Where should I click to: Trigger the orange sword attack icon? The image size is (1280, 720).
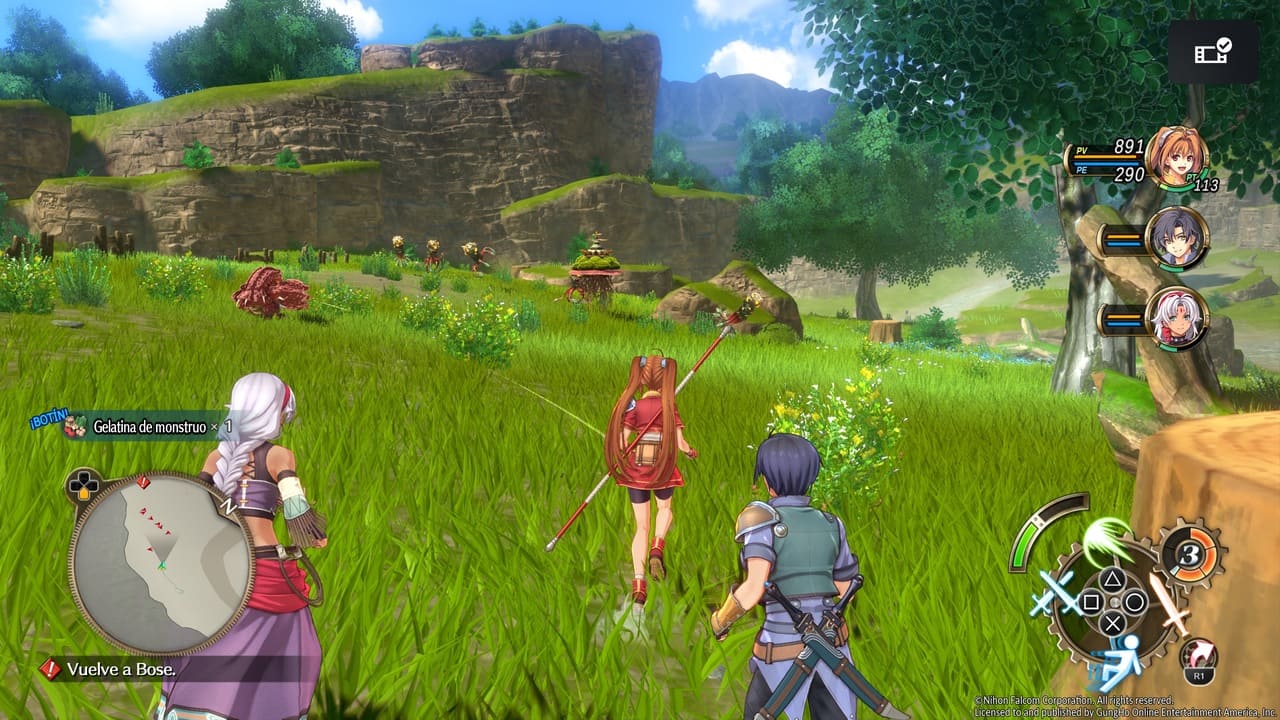(x=1167, y=601)
